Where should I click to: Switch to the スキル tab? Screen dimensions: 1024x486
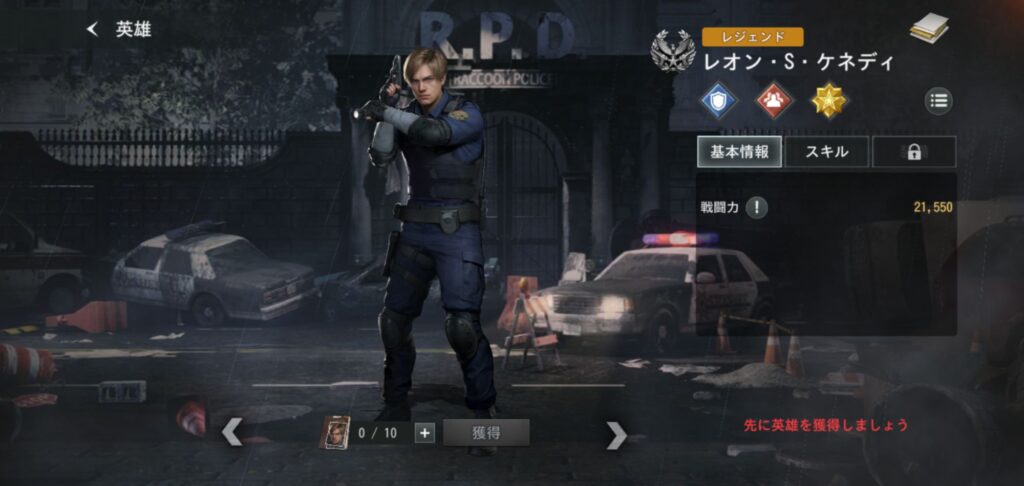[827, 152]
